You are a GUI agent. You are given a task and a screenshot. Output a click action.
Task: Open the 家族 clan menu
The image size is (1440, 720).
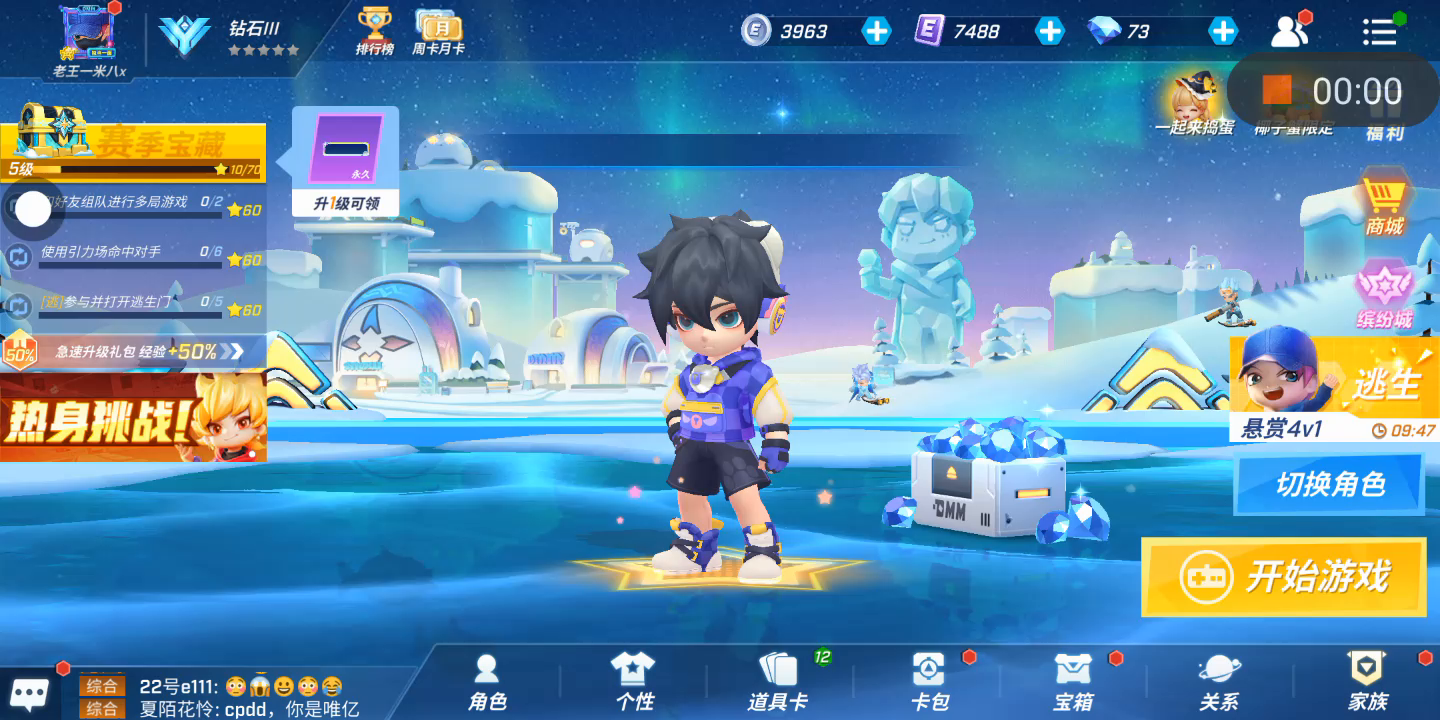coord(1367,682)
